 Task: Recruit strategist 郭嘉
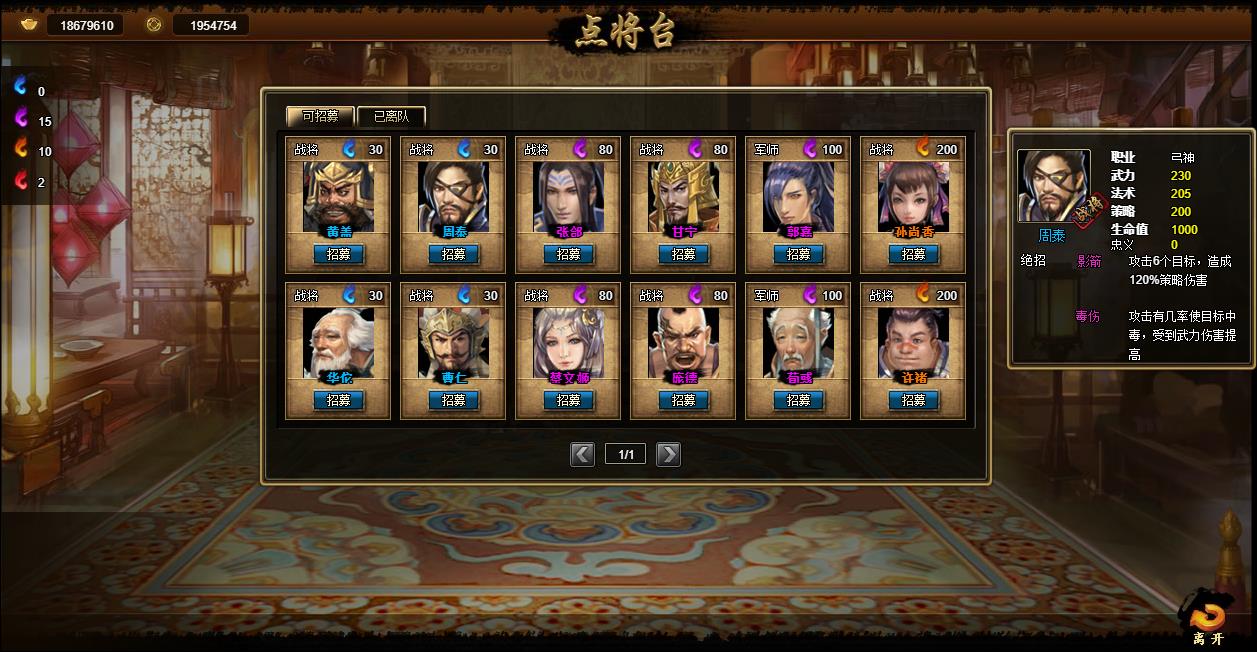coord(798,254)
